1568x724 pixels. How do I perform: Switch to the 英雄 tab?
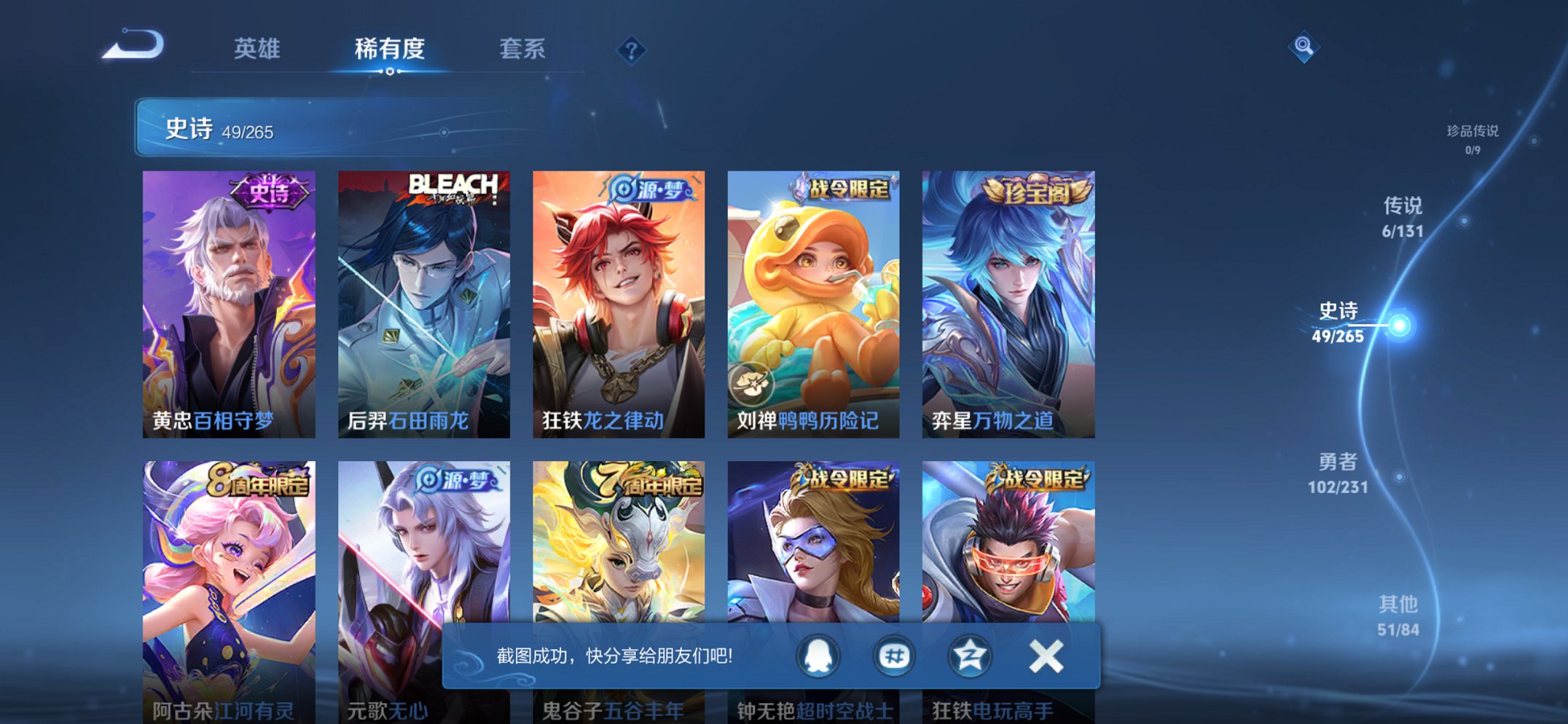(256, 49)
